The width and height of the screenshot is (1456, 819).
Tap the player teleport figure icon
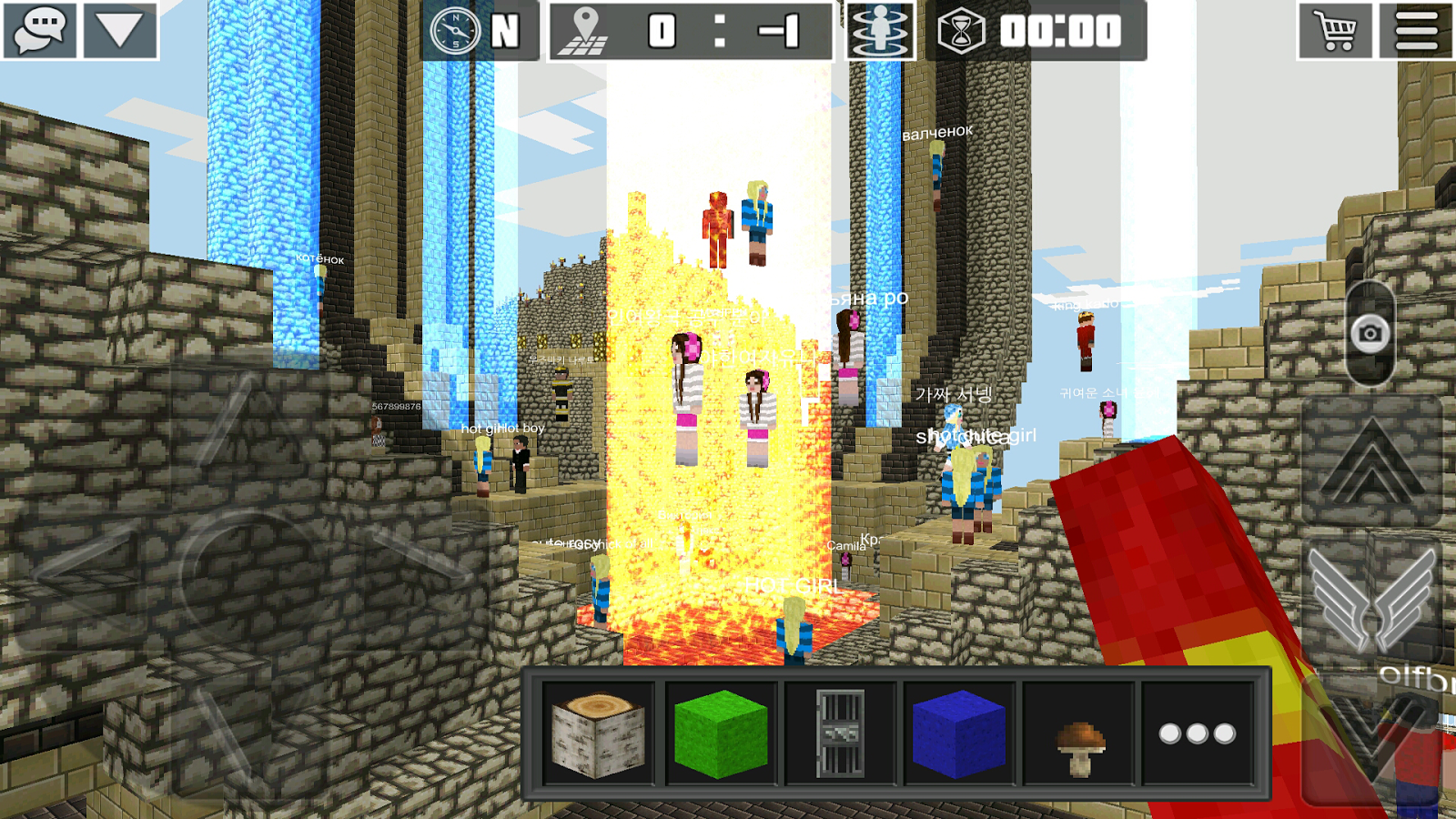(x=879, y=31)
